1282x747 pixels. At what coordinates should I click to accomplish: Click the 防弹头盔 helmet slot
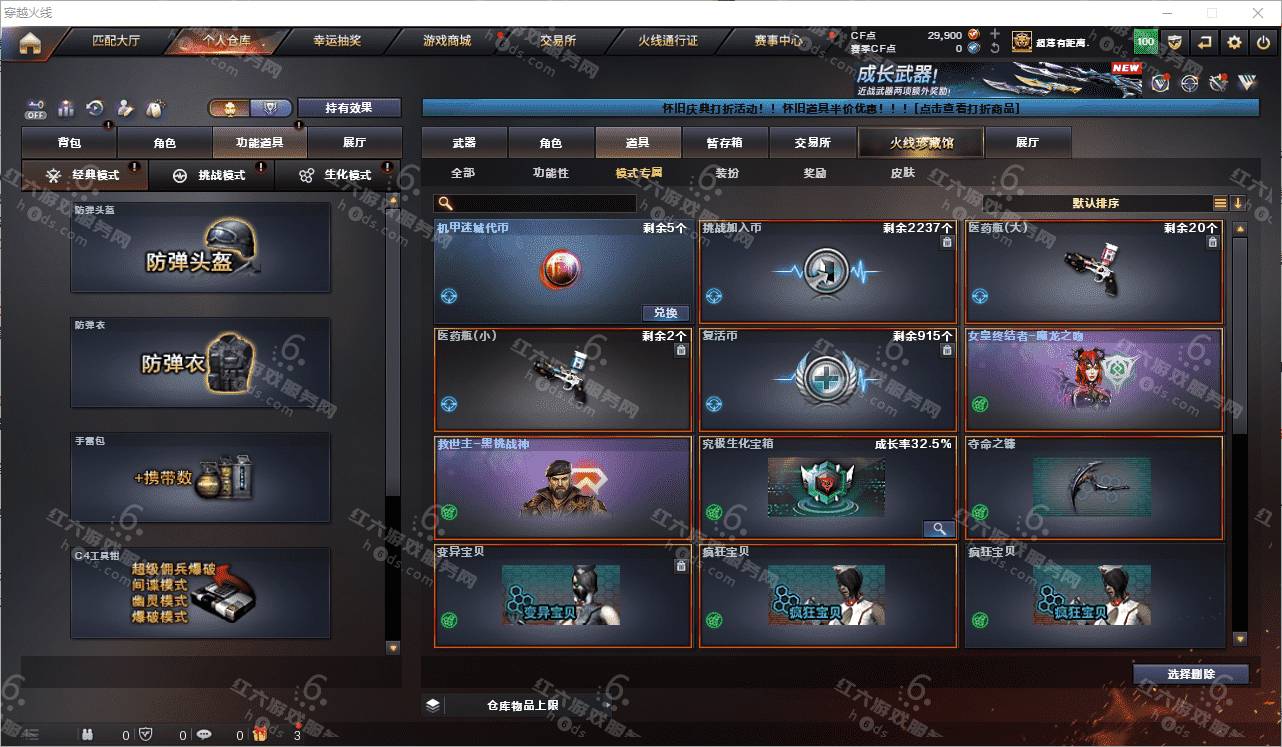(x=200, y=248)
